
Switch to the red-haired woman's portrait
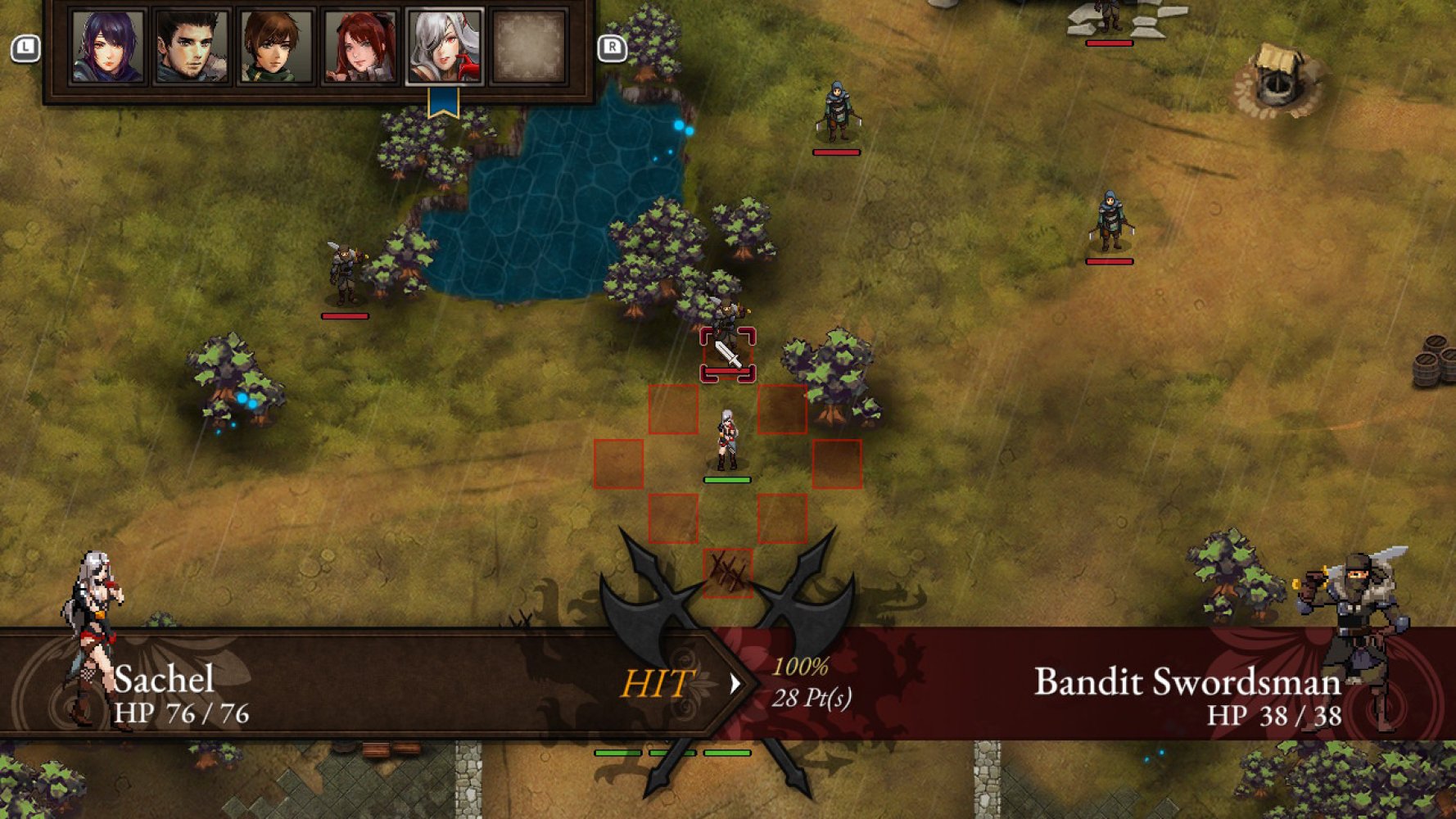[360, 46]
